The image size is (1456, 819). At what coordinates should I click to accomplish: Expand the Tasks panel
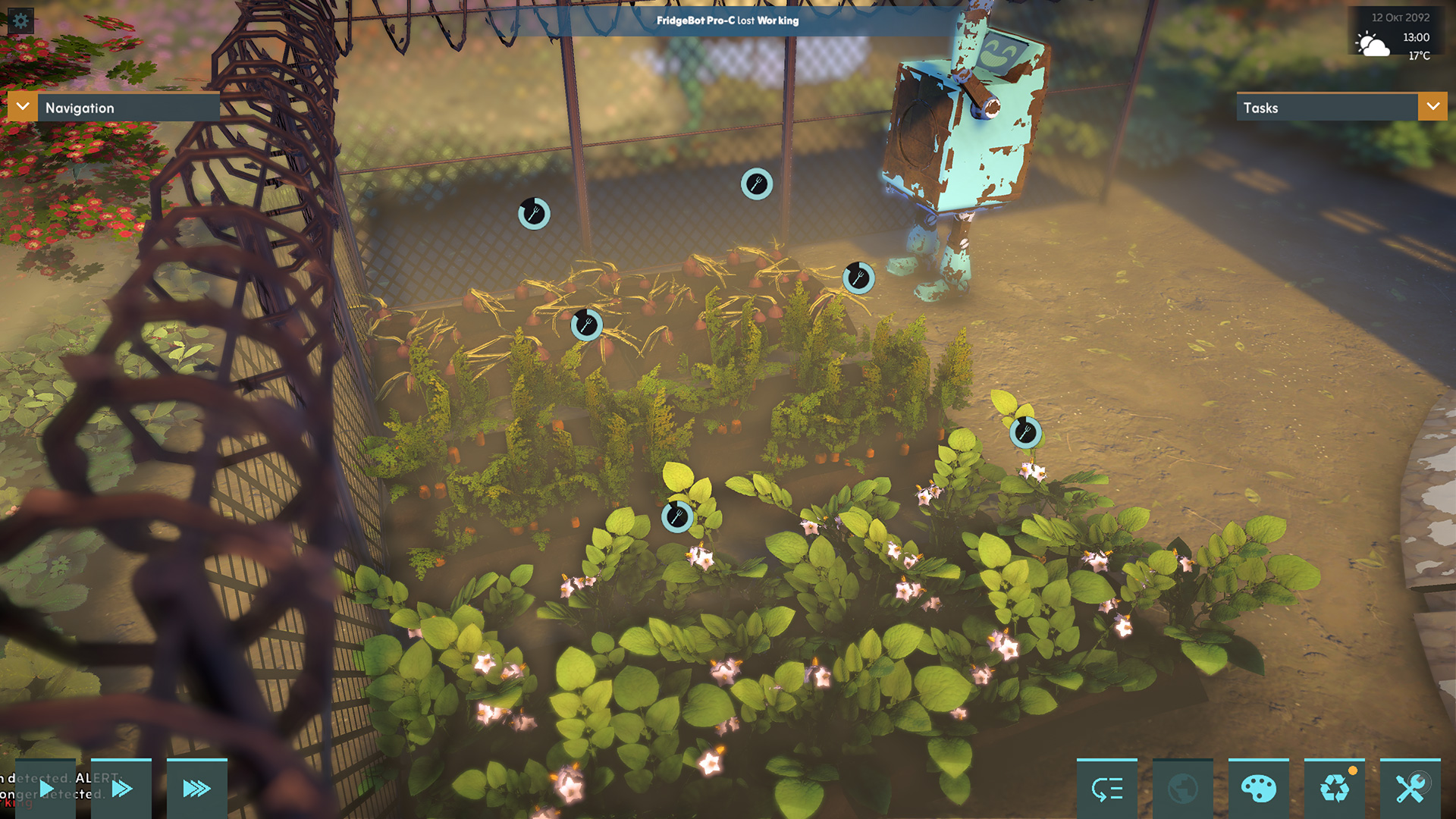[1432, 107]
